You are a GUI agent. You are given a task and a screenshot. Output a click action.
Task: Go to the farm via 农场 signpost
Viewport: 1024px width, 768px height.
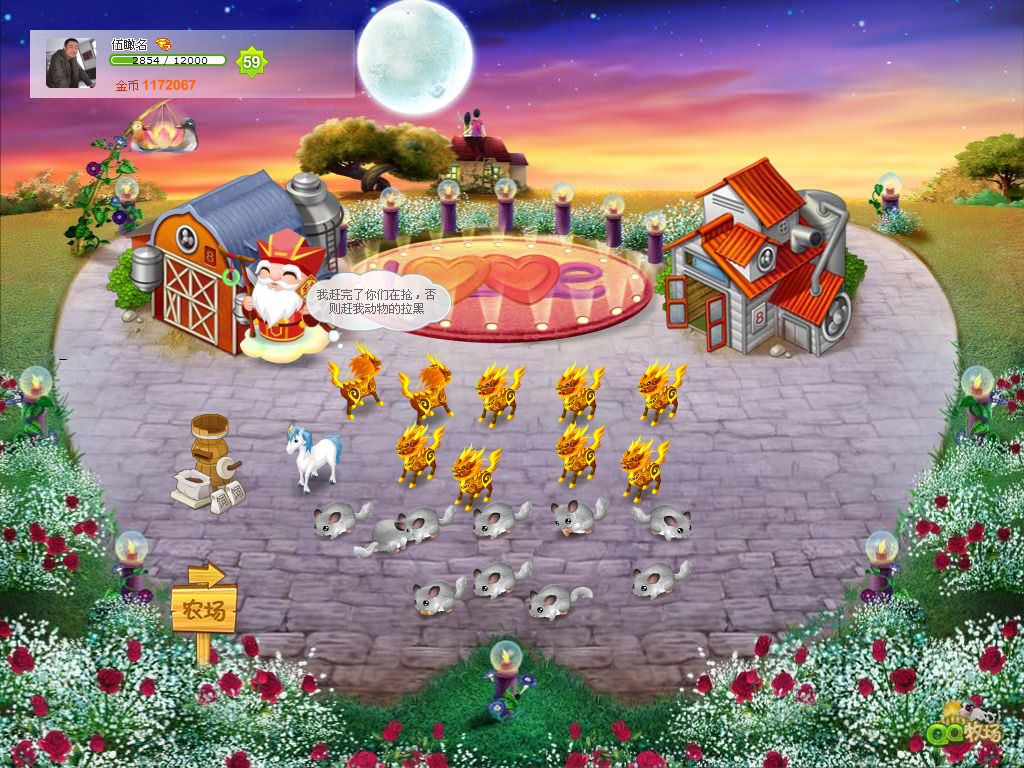pyautogui.click(x=204, y=607)
